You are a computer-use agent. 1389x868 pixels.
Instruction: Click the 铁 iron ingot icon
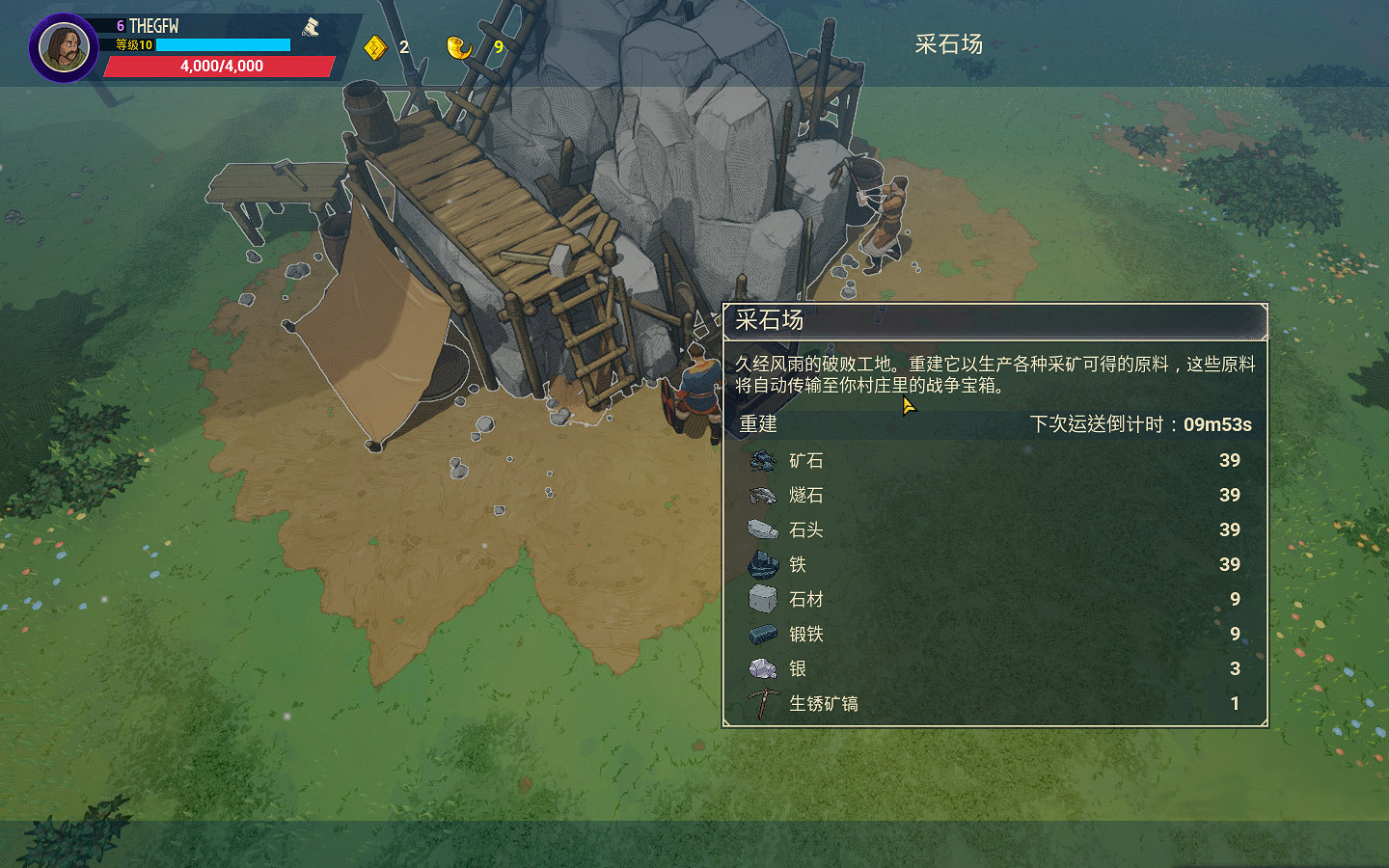pyautogui.click(x=761, y=565)
